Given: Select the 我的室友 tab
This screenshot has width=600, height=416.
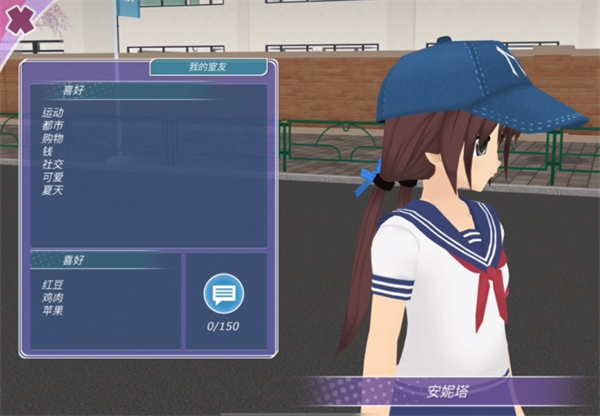Looking at the screenshot, I should tap(208, 68).
